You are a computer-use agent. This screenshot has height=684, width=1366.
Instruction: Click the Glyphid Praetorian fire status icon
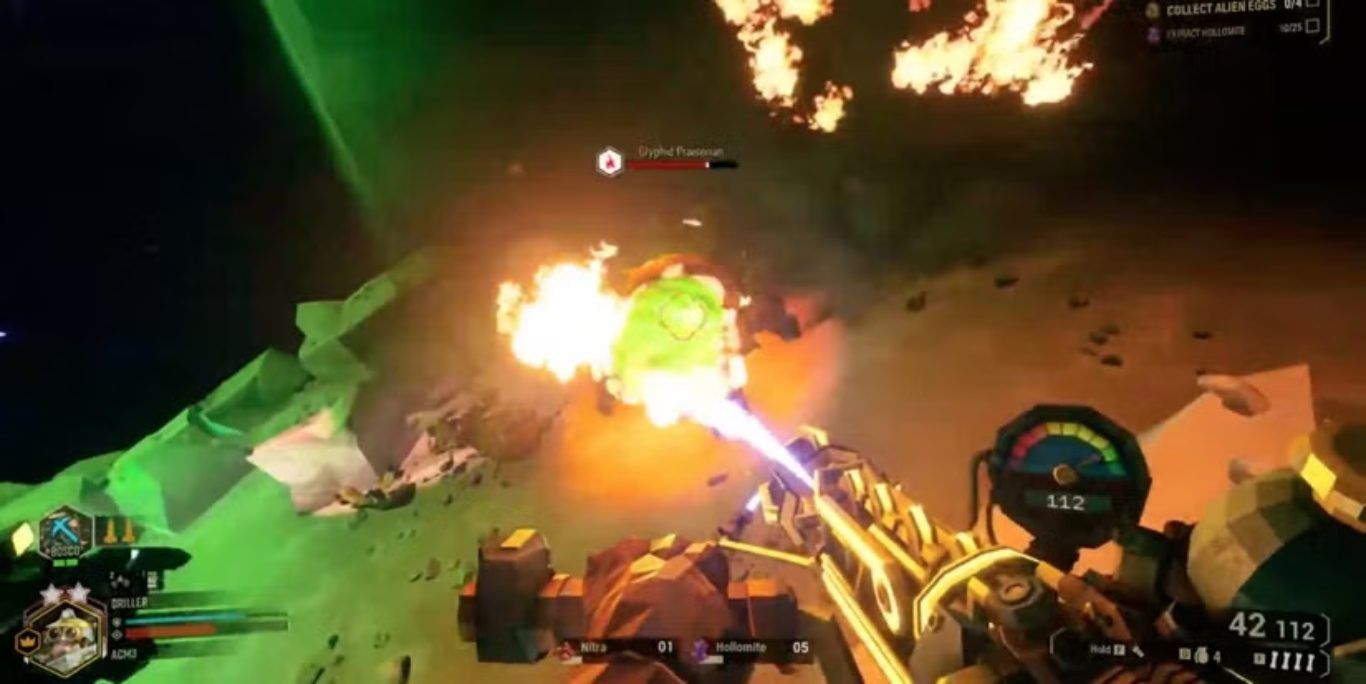[609, 161]
